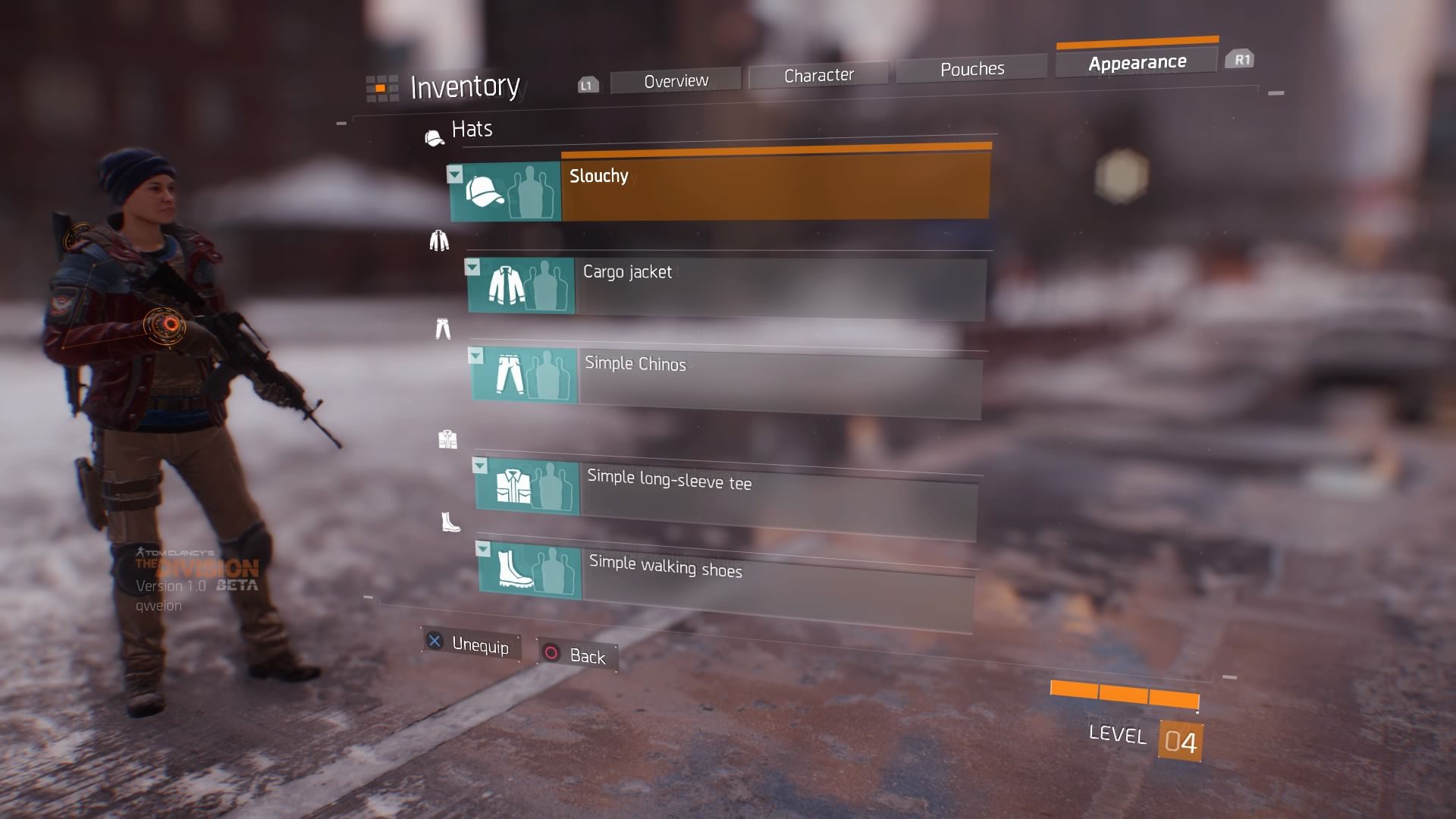Go to the Pouches tab
Image resolution: width=1456 pixels, height=819 pixels.
[x=971, y=69]
